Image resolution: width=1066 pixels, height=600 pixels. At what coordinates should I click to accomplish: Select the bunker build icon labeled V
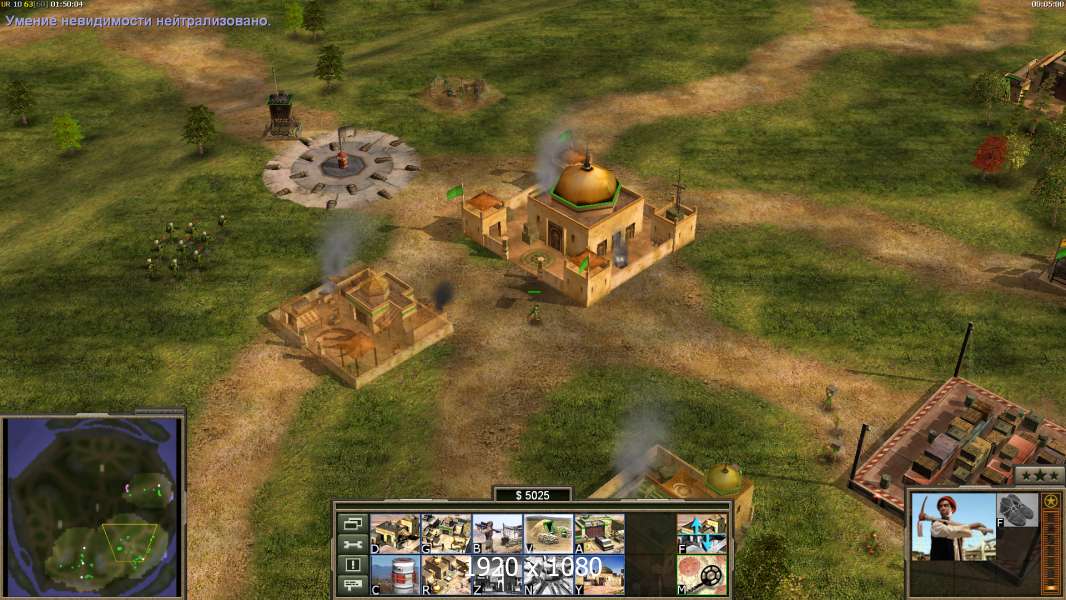point(548,533)
